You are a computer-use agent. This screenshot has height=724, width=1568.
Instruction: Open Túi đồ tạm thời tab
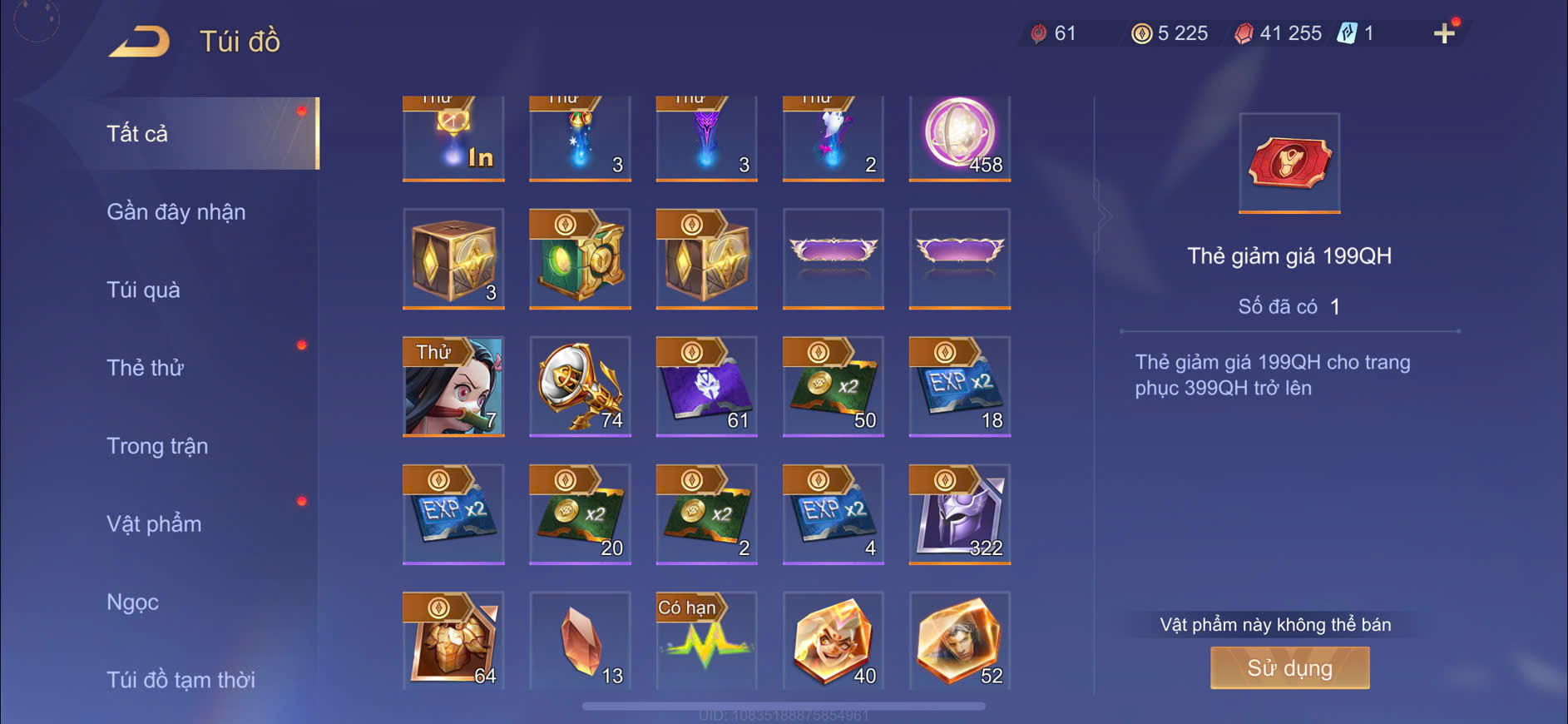[x=181, y=680]
